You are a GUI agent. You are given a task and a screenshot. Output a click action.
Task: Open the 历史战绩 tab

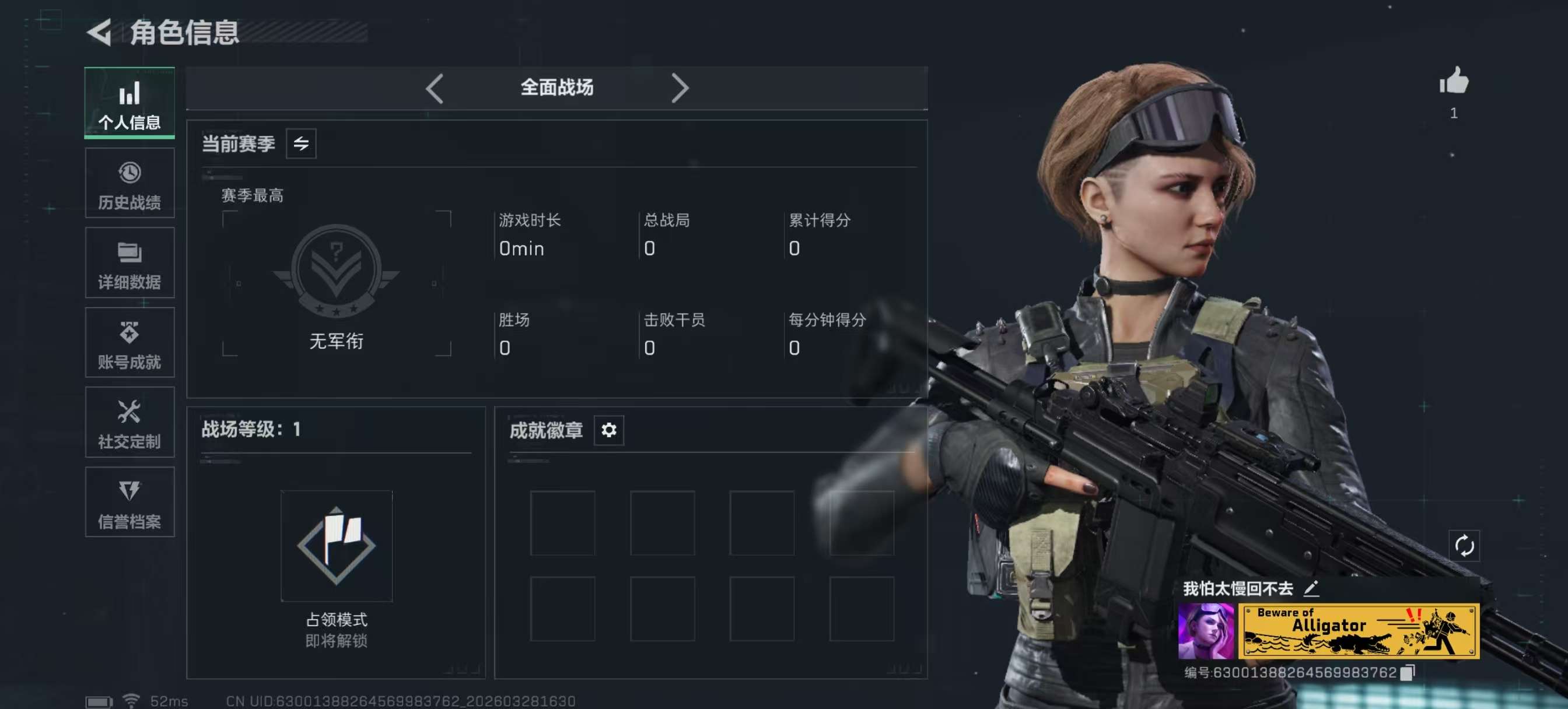(x=129, y=184)
